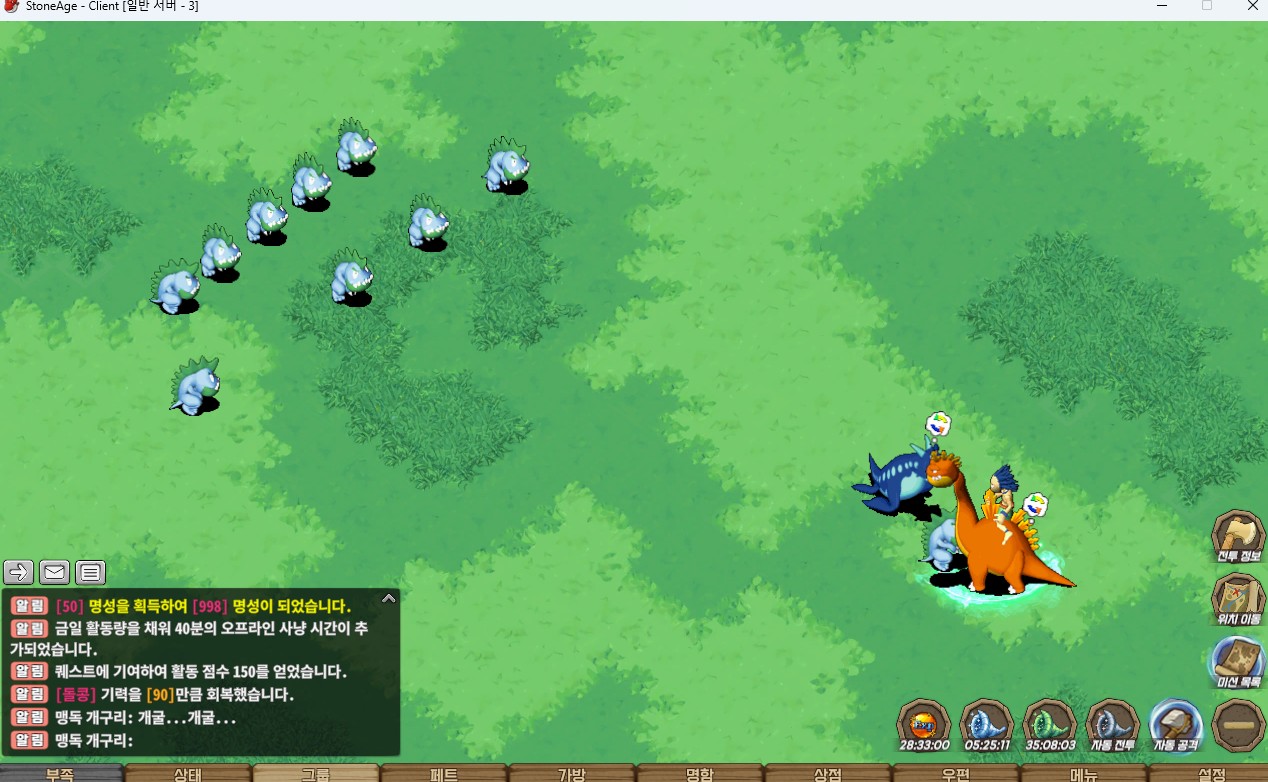Open the 우편 (mail) menu
1268x782 pixels.
(956, 774)
